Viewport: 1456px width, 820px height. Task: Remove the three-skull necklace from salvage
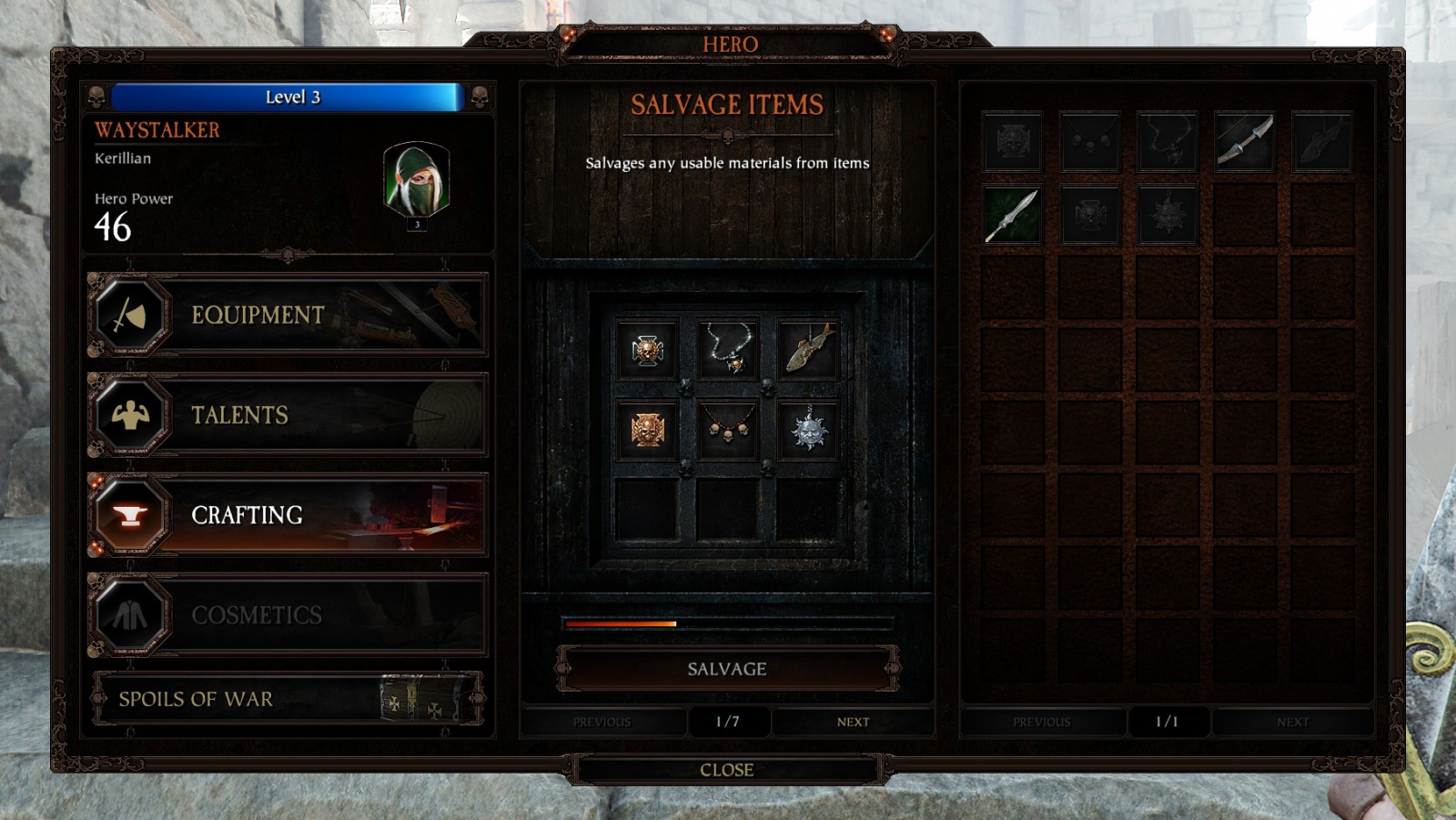coord(727,430)
